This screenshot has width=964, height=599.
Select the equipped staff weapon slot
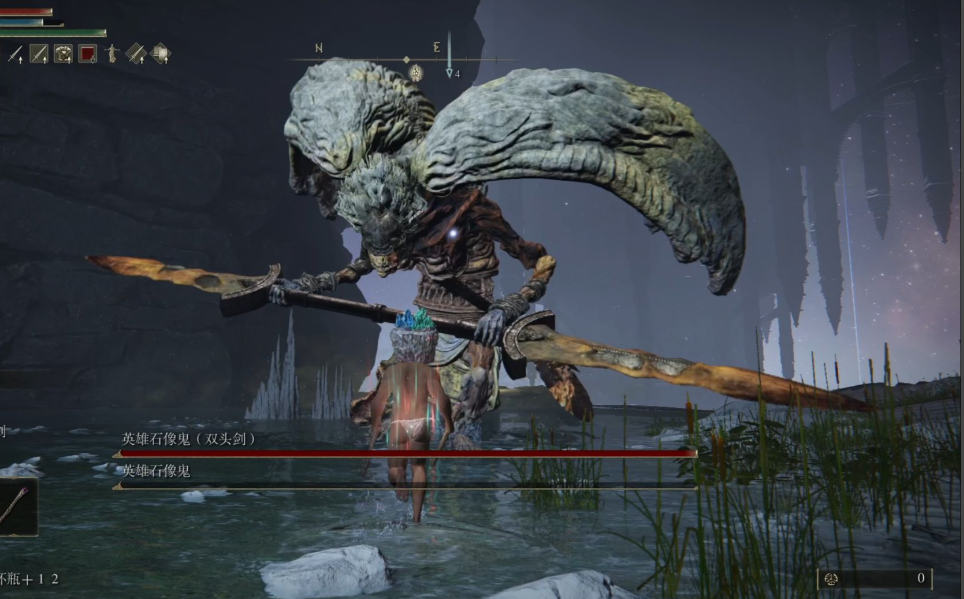(15, 507)
